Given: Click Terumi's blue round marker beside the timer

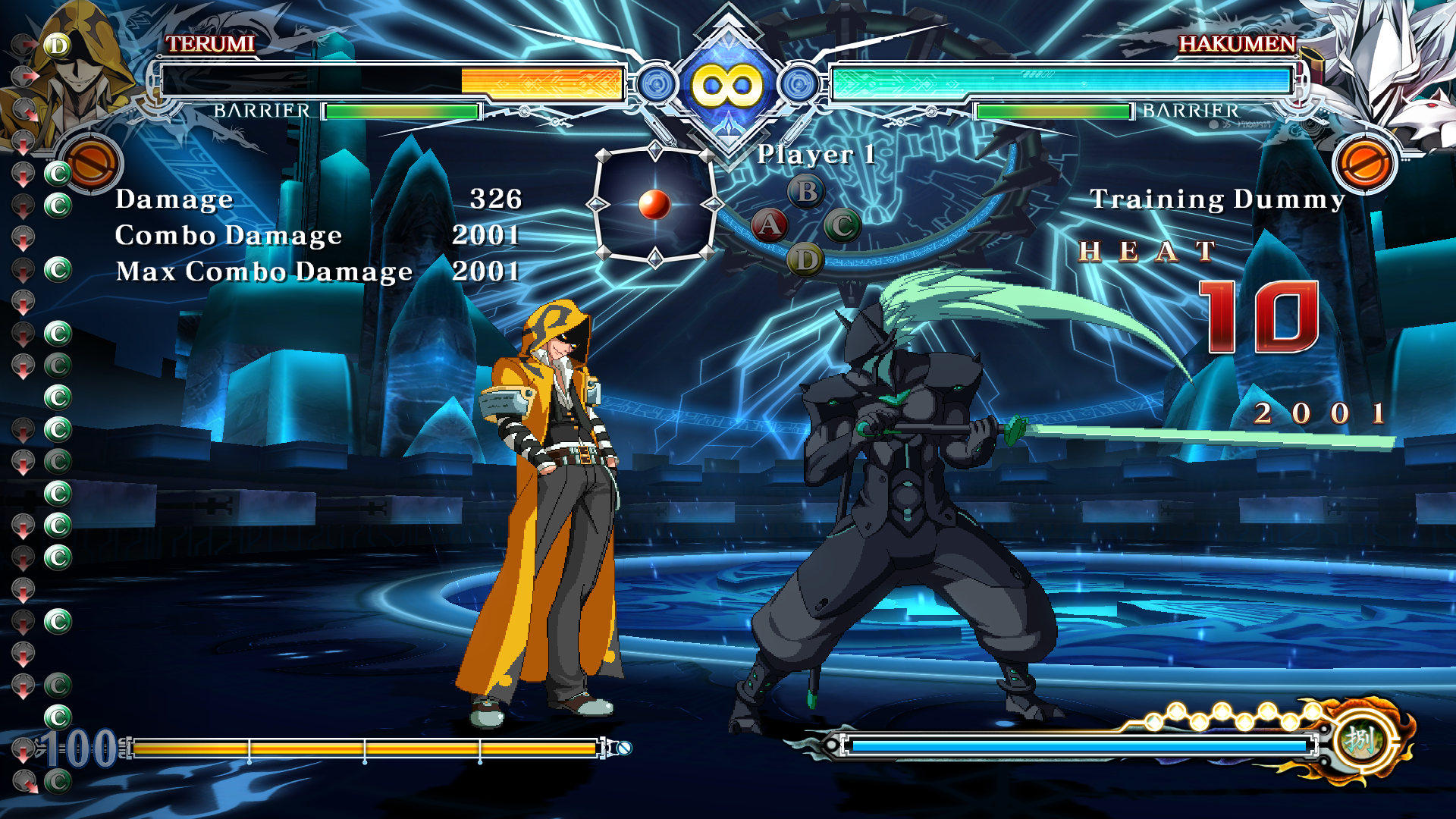Looking at the screenshot, I should 657,84.
